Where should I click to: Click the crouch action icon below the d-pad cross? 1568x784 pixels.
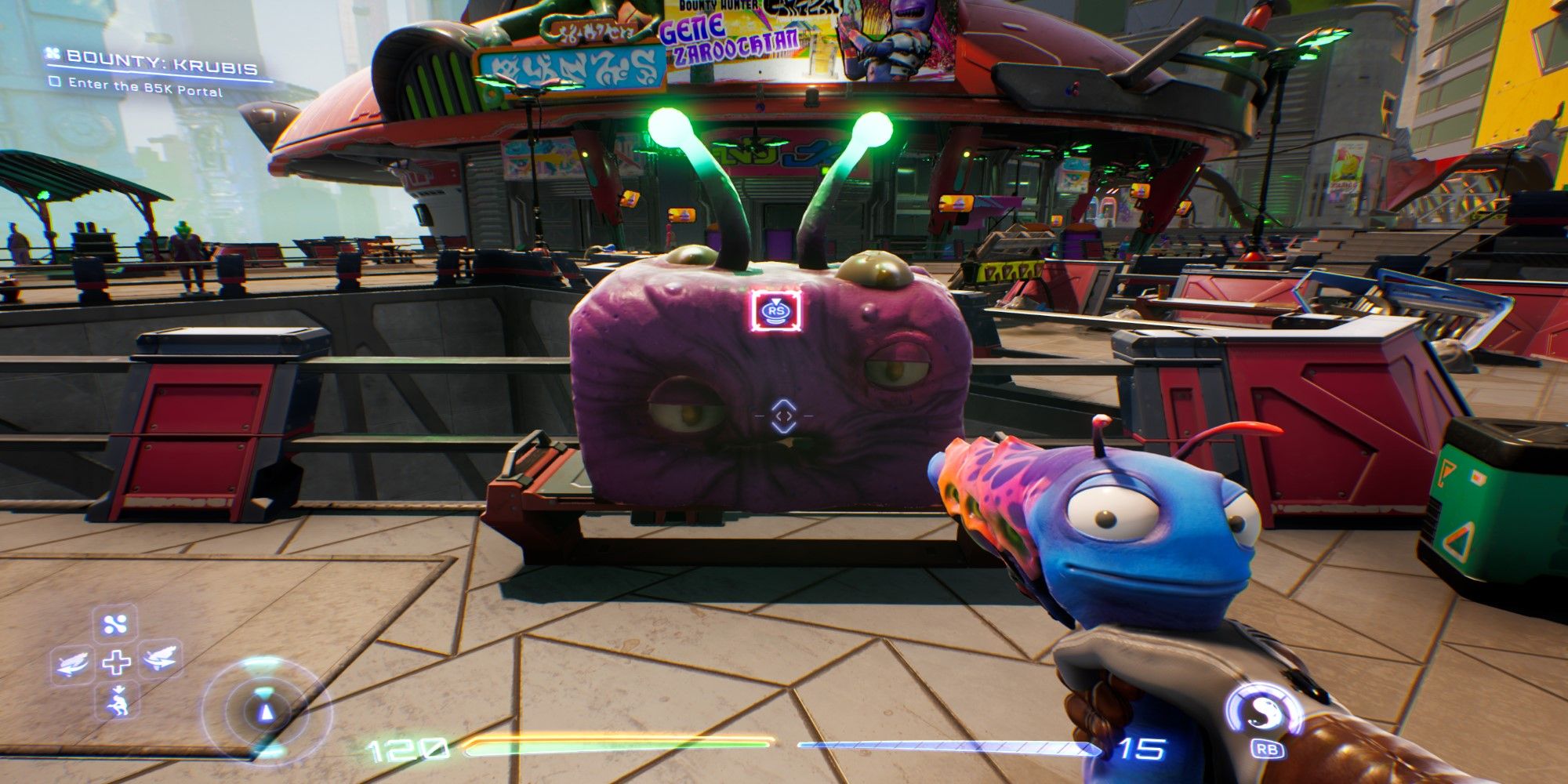pyautogui.click(x=119, y=701)
